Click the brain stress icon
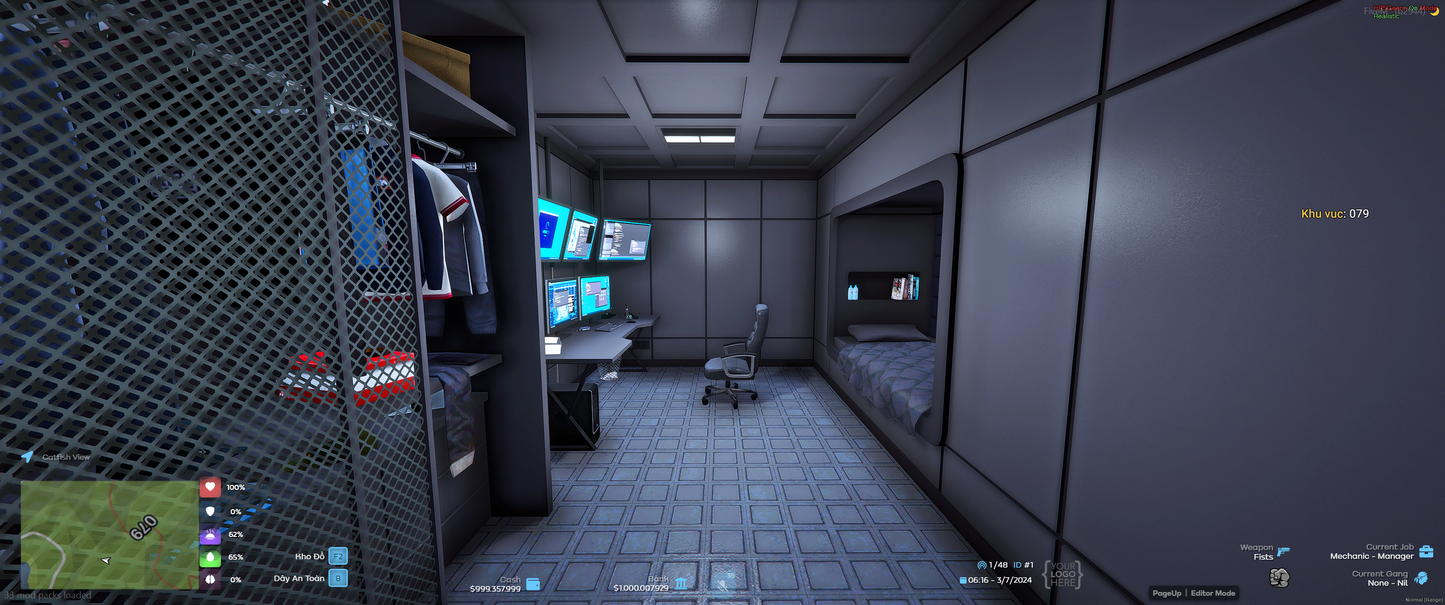 pos(210,579)
